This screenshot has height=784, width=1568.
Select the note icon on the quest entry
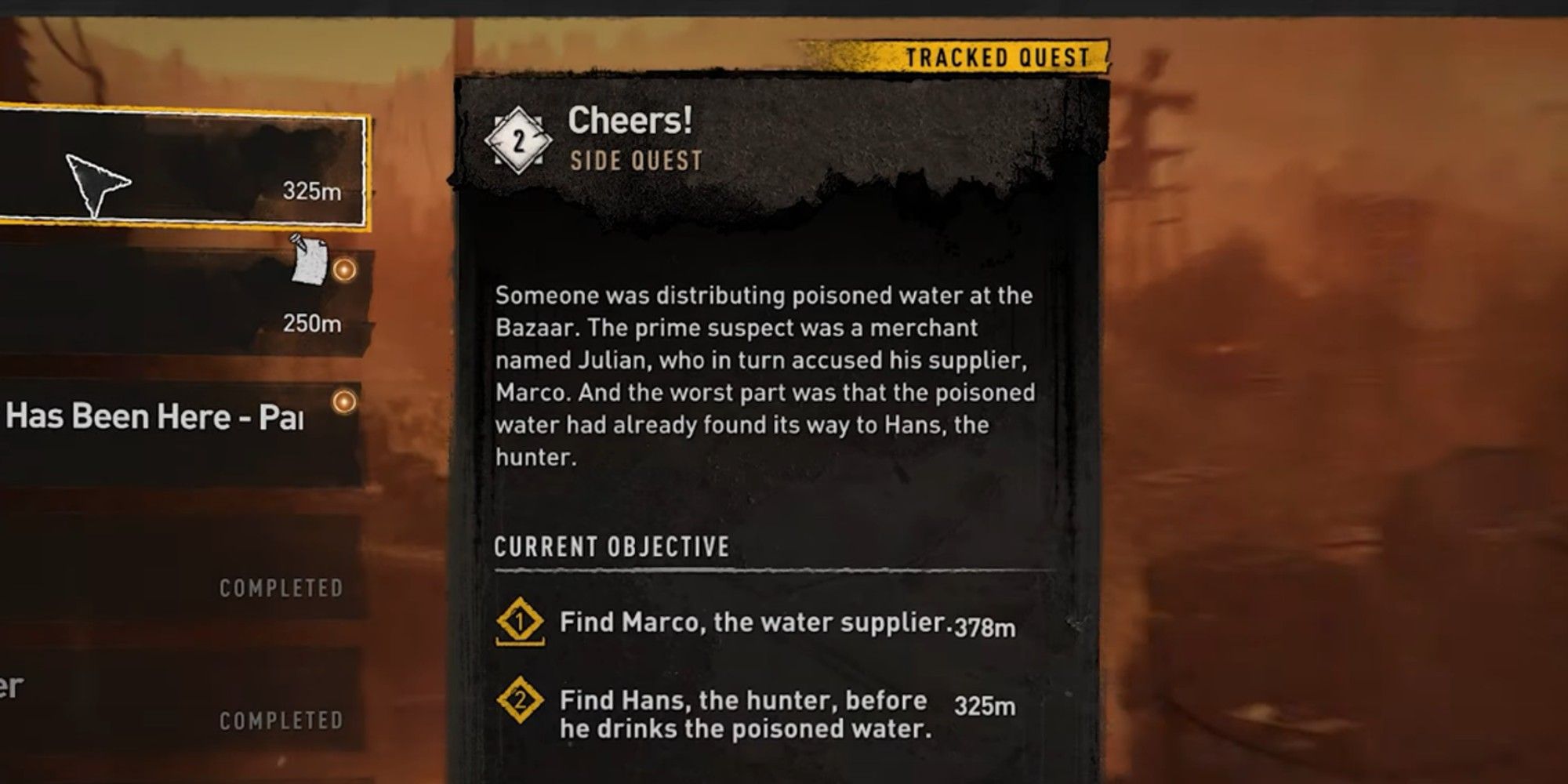[x=309, y=261]
